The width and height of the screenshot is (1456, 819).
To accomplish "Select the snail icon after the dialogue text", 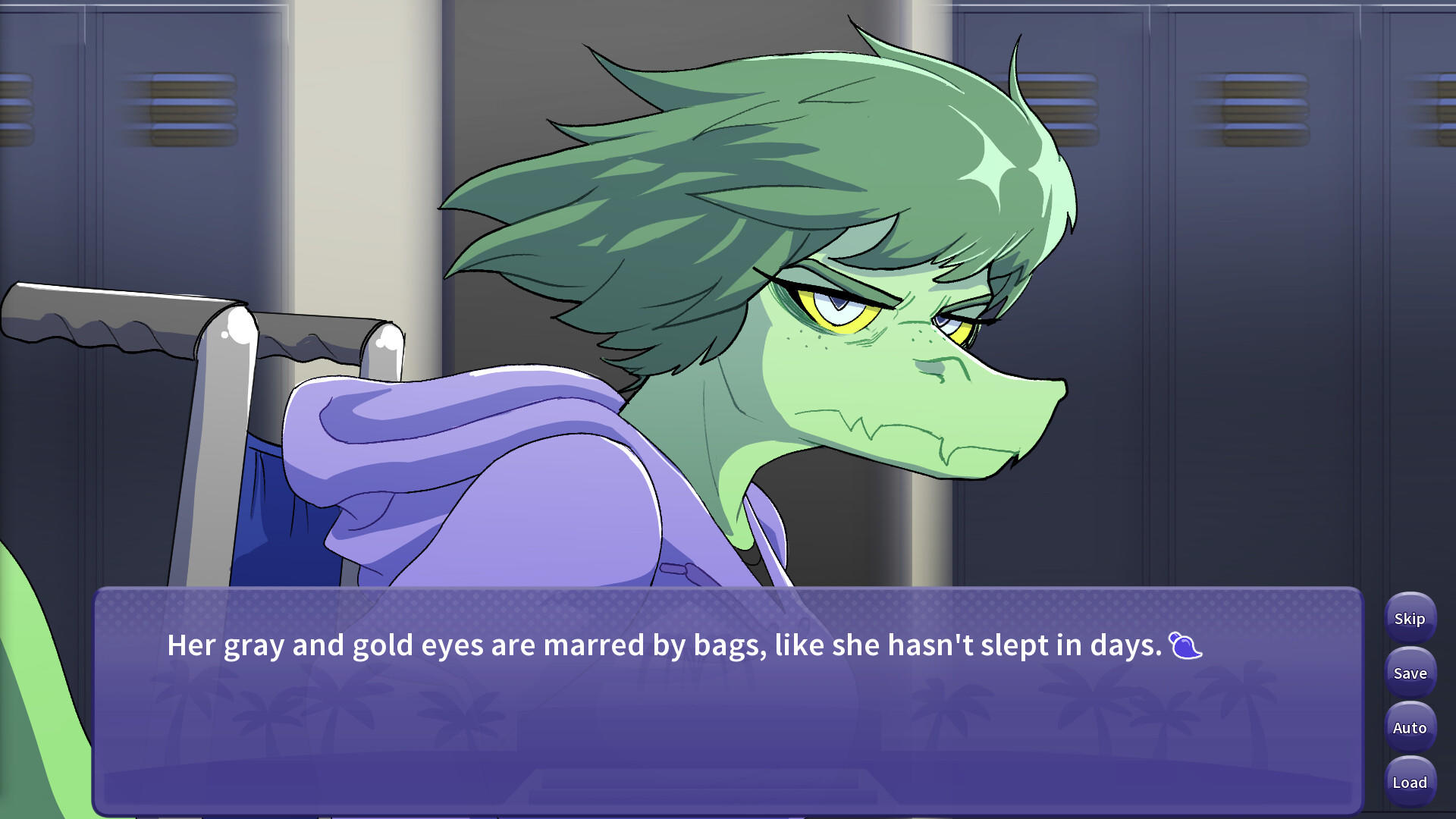I will pyautogui.click(x=1183, y=648).
